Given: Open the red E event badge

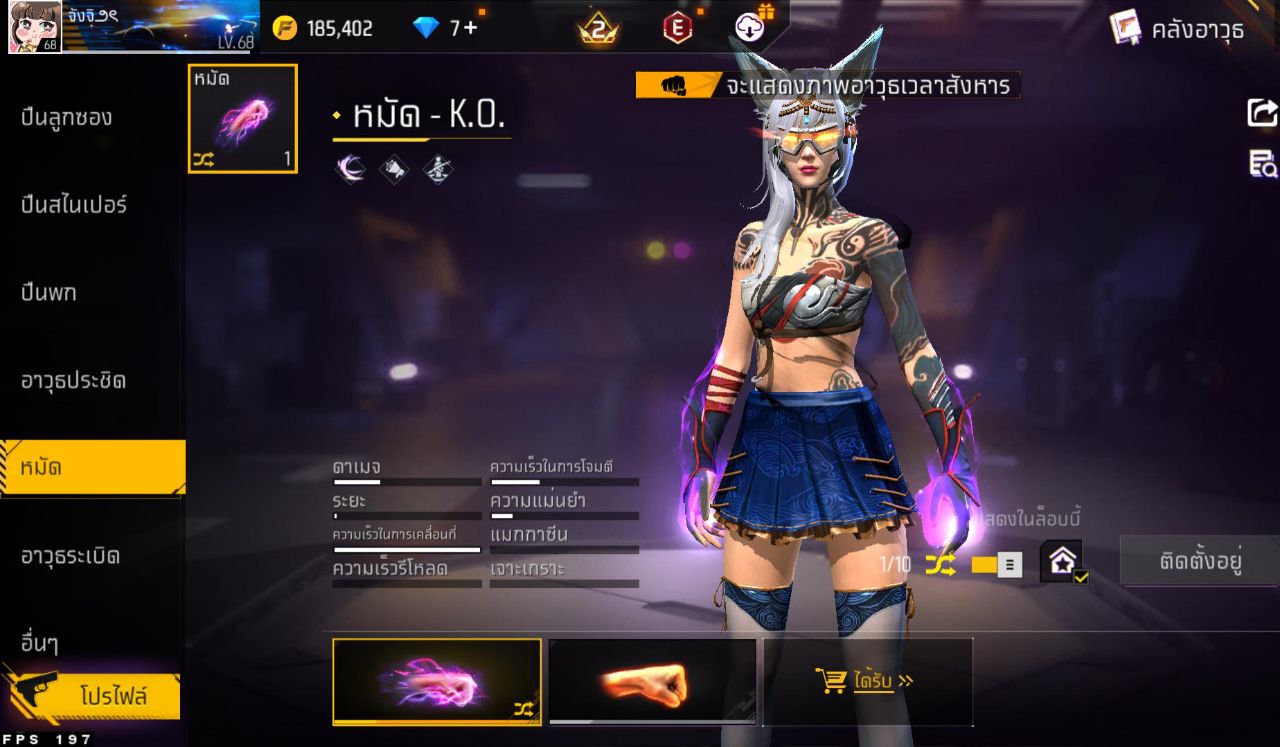Looking at the screenshot, I should [678, 28].
